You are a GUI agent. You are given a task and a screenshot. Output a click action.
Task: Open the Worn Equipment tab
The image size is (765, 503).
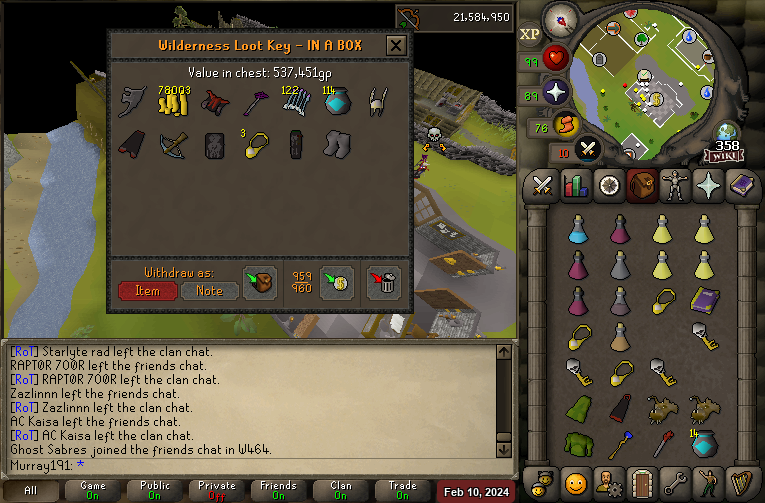(x=673, y=186)
